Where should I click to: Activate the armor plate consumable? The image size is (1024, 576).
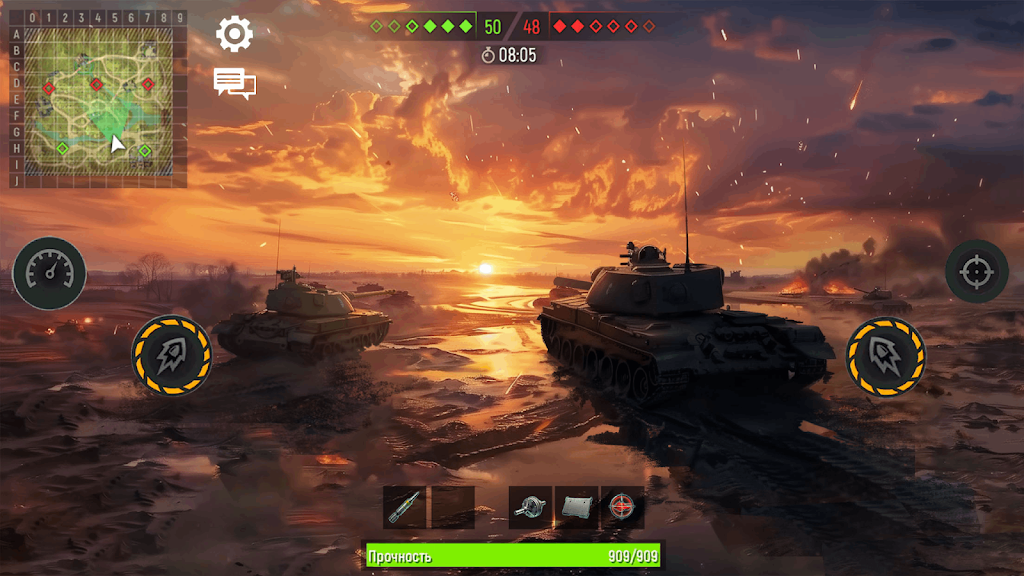coord(576,507)
